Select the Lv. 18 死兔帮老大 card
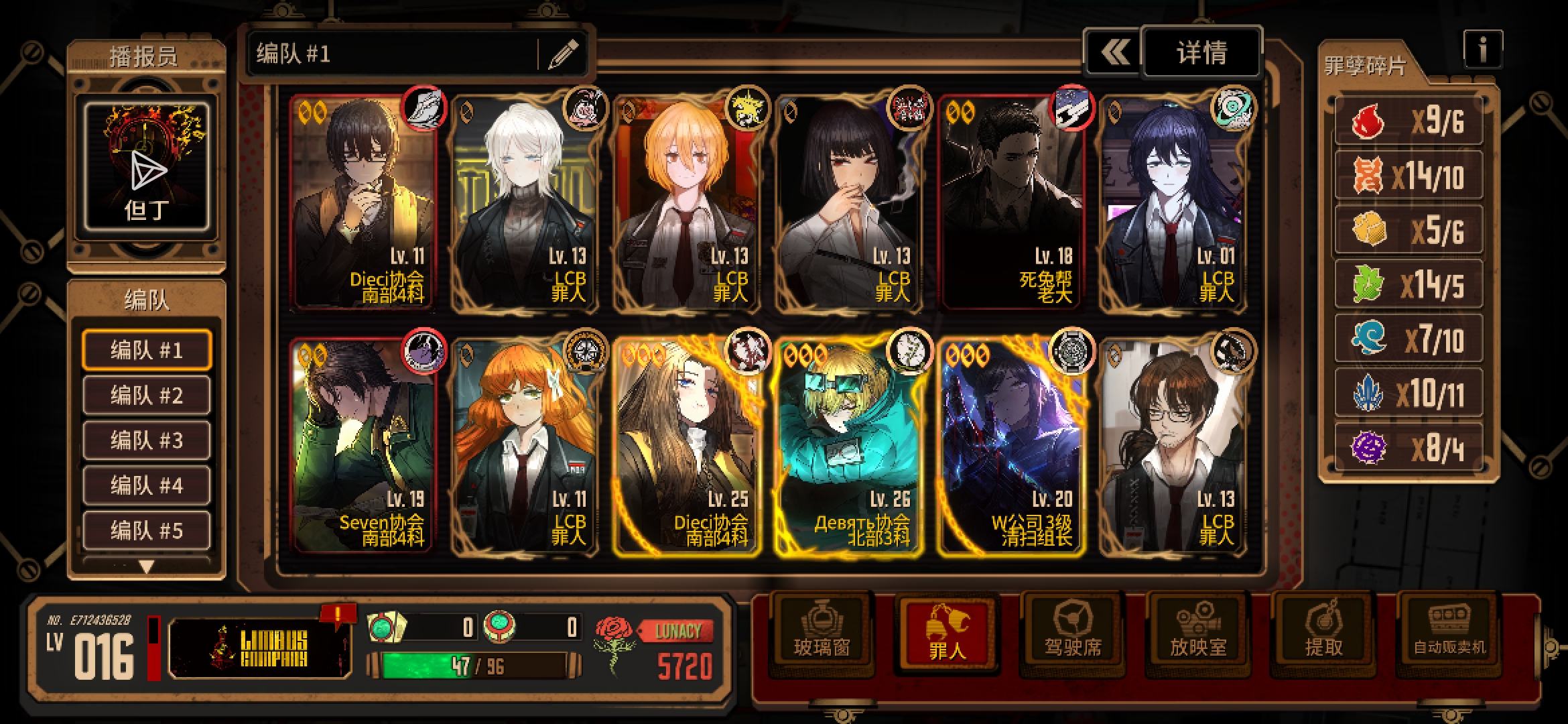The width and height of the screenshot is (1568, 724). [1012, 202]
